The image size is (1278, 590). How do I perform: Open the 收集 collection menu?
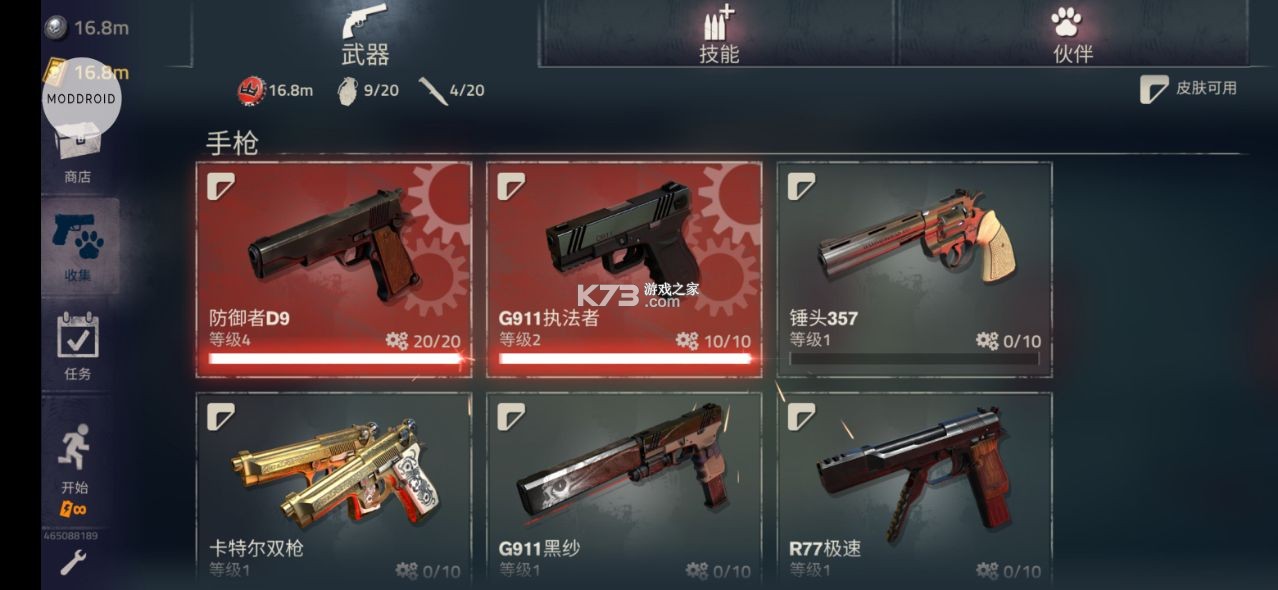click(x=79, y=246)
